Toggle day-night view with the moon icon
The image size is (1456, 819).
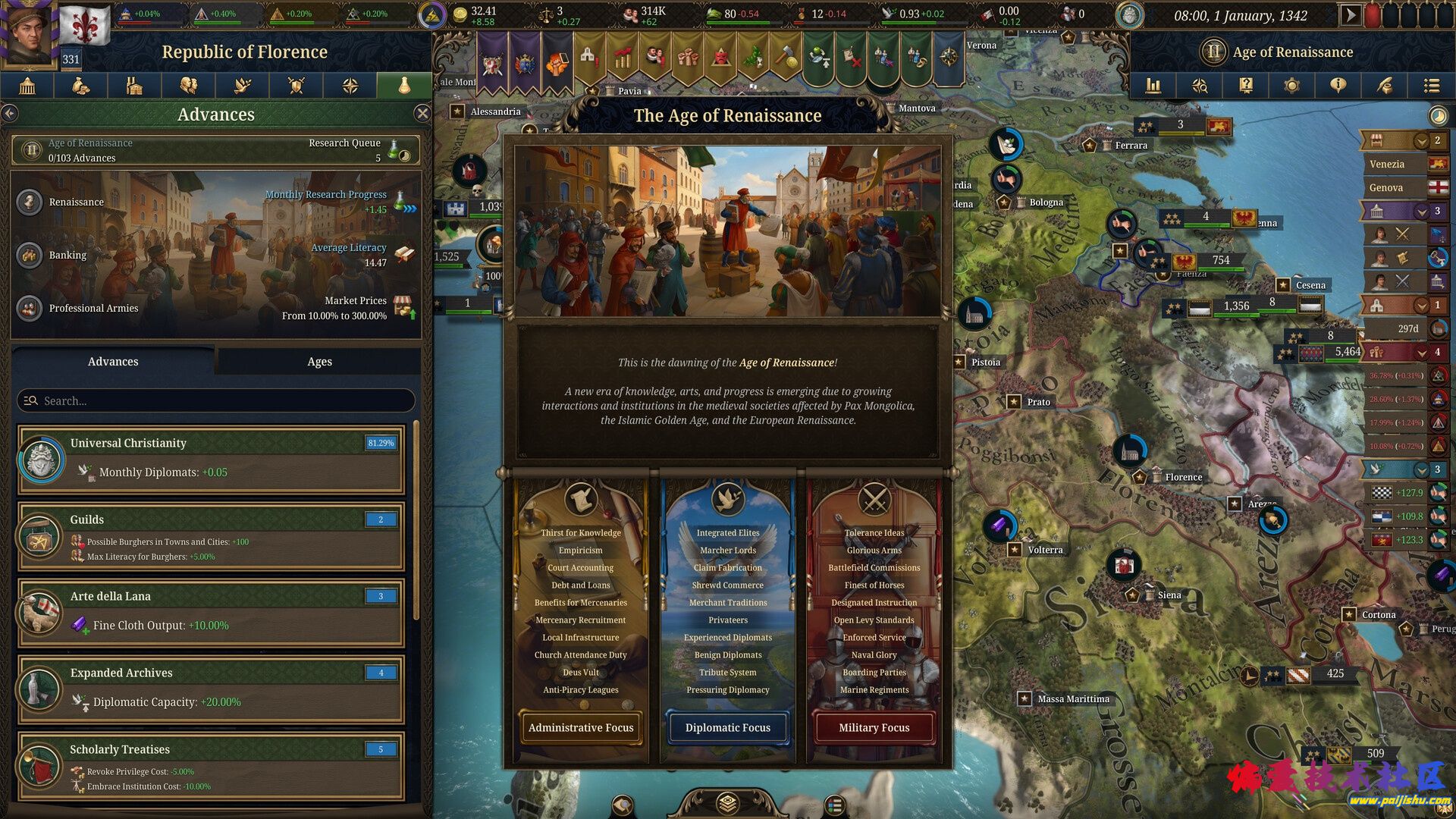coord(1439,116)
